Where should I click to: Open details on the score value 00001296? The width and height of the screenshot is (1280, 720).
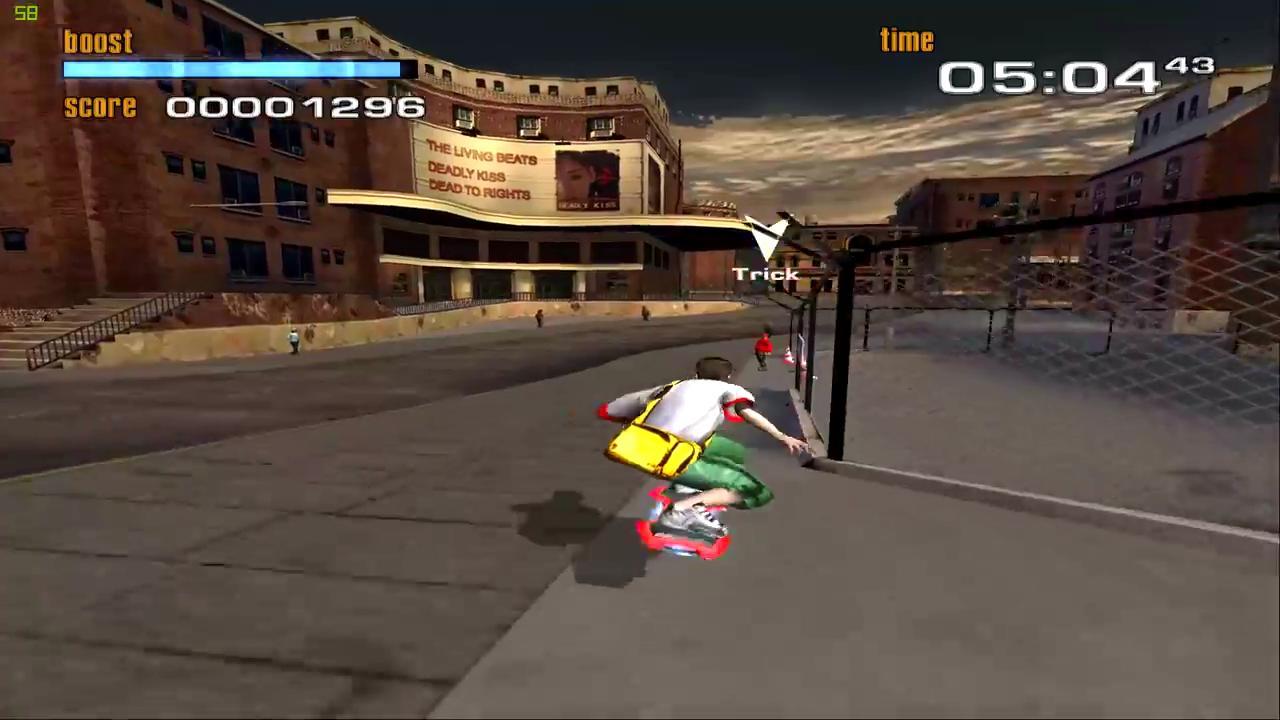[295, 107]
